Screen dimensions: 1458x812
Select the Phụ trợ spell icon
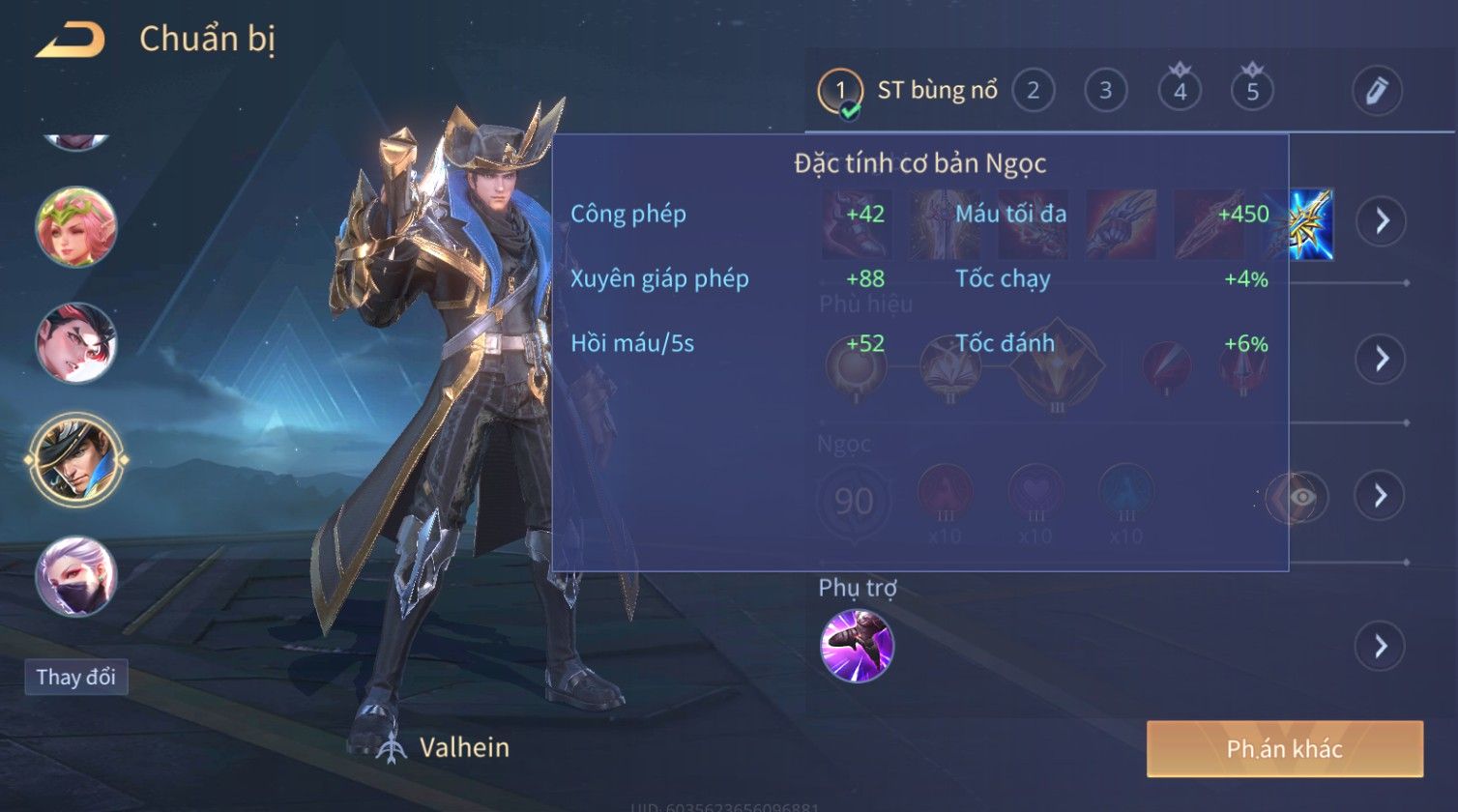[x=857, y=646]
